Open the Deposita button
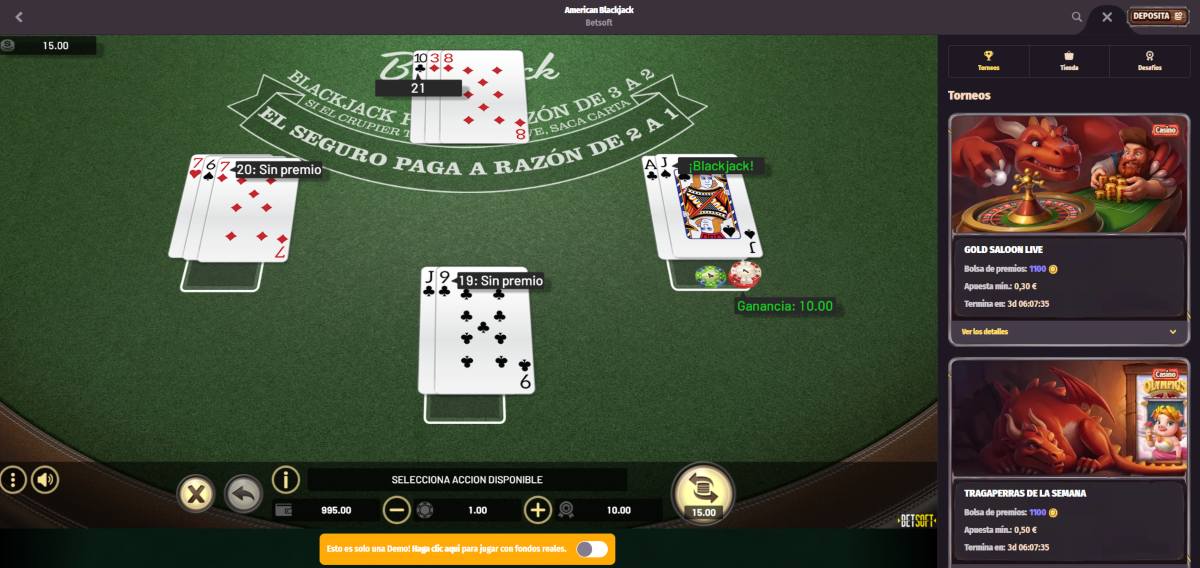This screenshot has height=568, width=1200. [x=1157, y=16]
